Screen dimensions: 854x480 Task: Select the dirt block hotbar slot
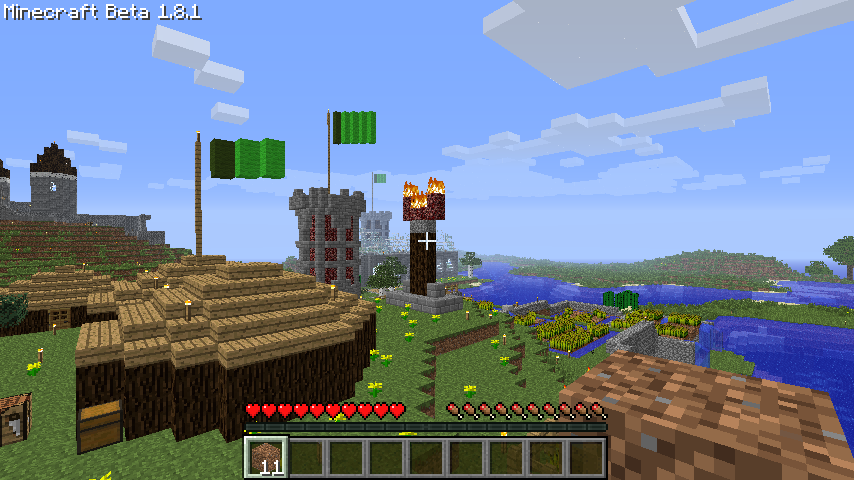click(266, 457)
